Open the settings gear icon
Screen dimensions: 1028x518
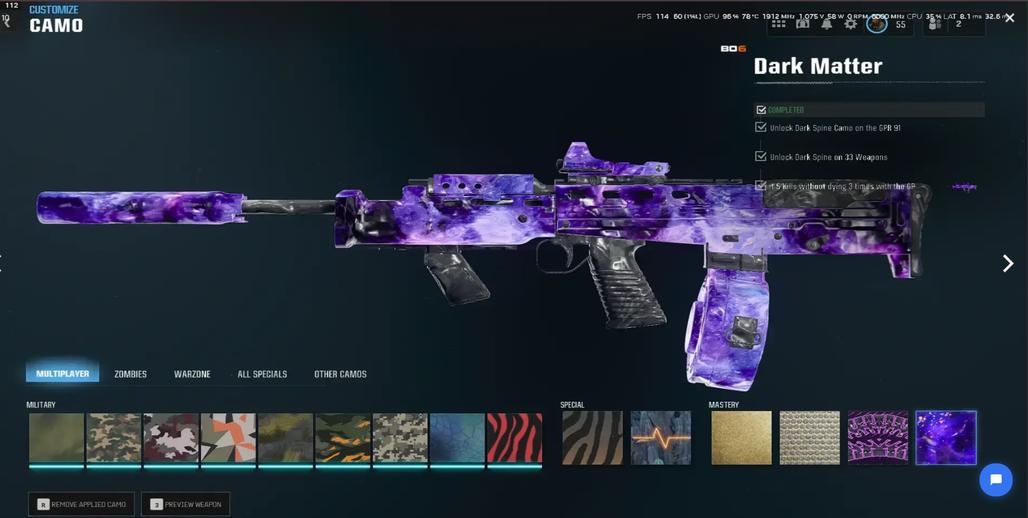pyautogui.click(x=850, y=24)
